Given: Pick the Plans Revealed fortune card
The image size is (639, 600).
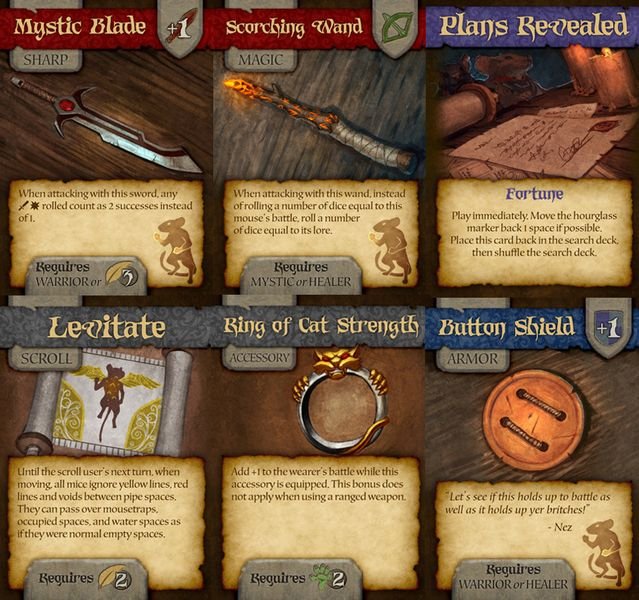Looking at the screenshot, I should (x=532, y=150).
